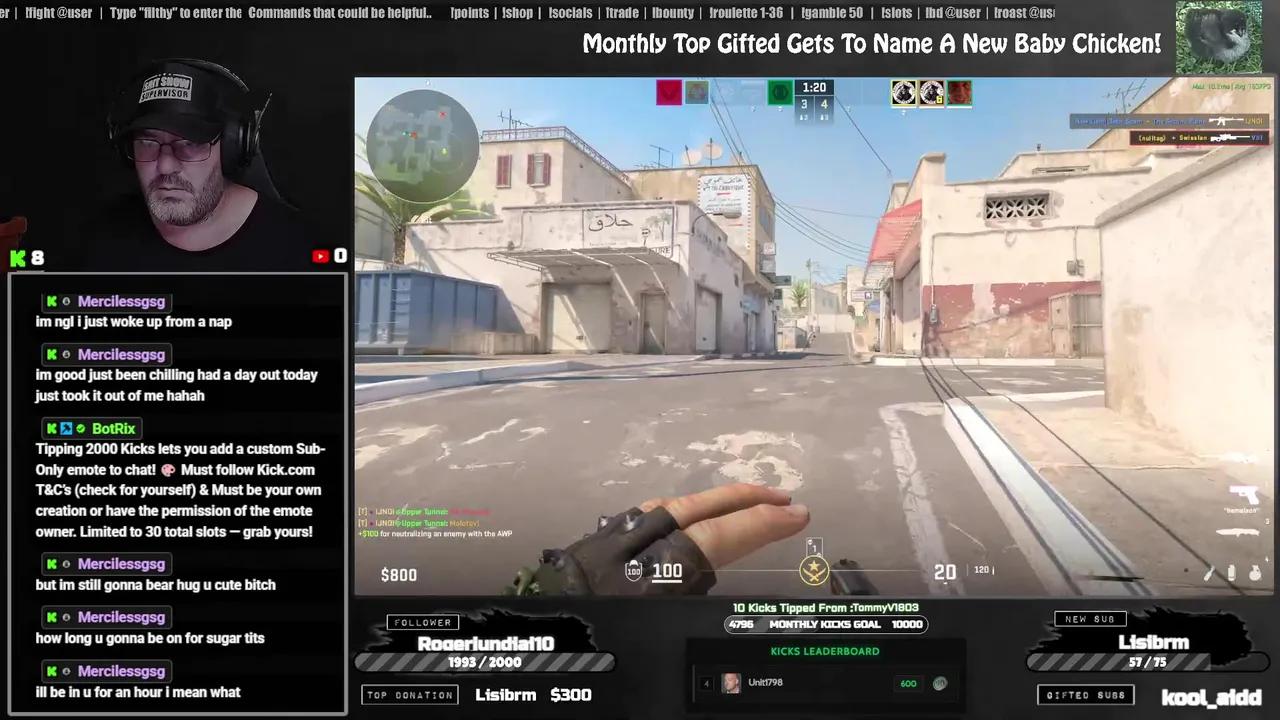Viewport: 1280px width, 720px height.
Task: Toggle the NEW SUB badge above Lisibrm
Action: pyautogui.click(x=1089, y=618)
